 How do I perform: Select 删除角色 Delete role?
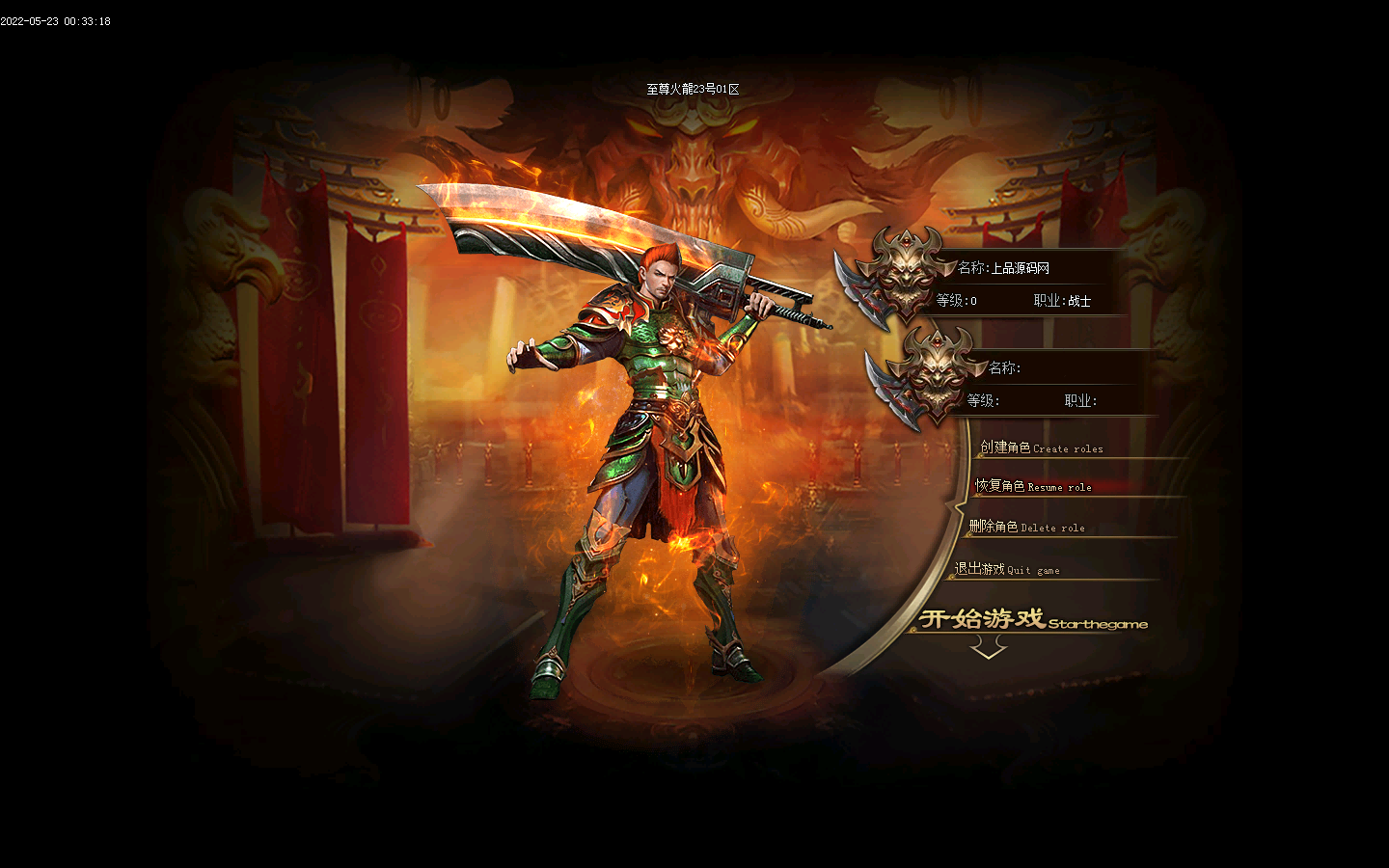pos(1026,527)
